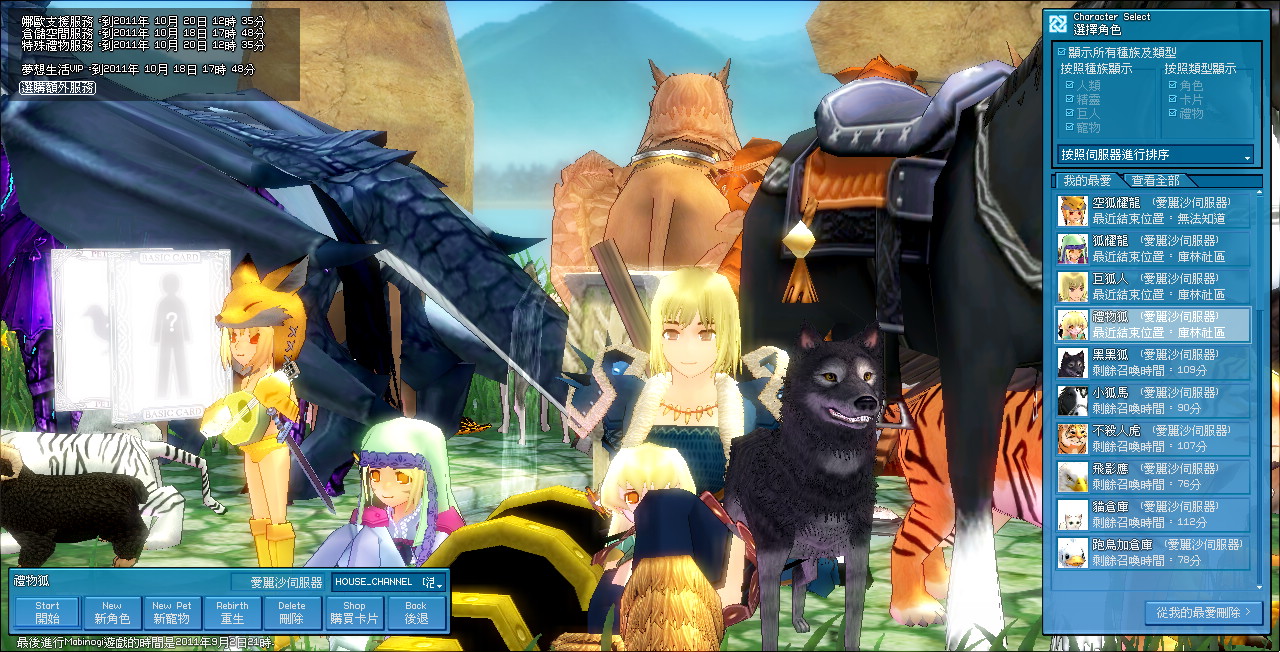Select the eagle pet 飛影鷹
The image size is (1280, 652).
(x=1153, y=476)
